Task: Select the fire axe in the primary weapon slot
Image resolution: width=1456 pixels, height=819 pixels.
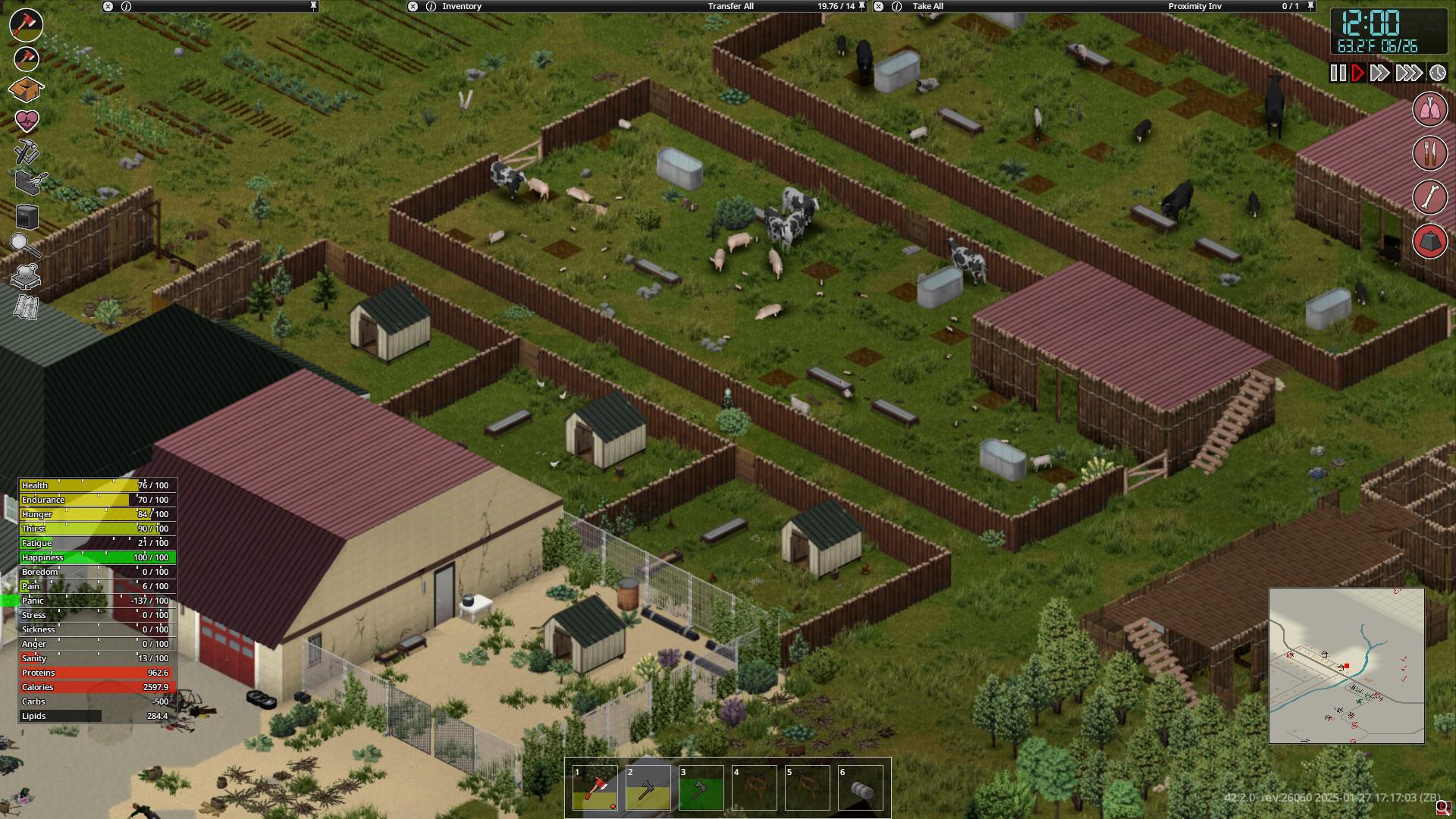Action: (25, 26)
